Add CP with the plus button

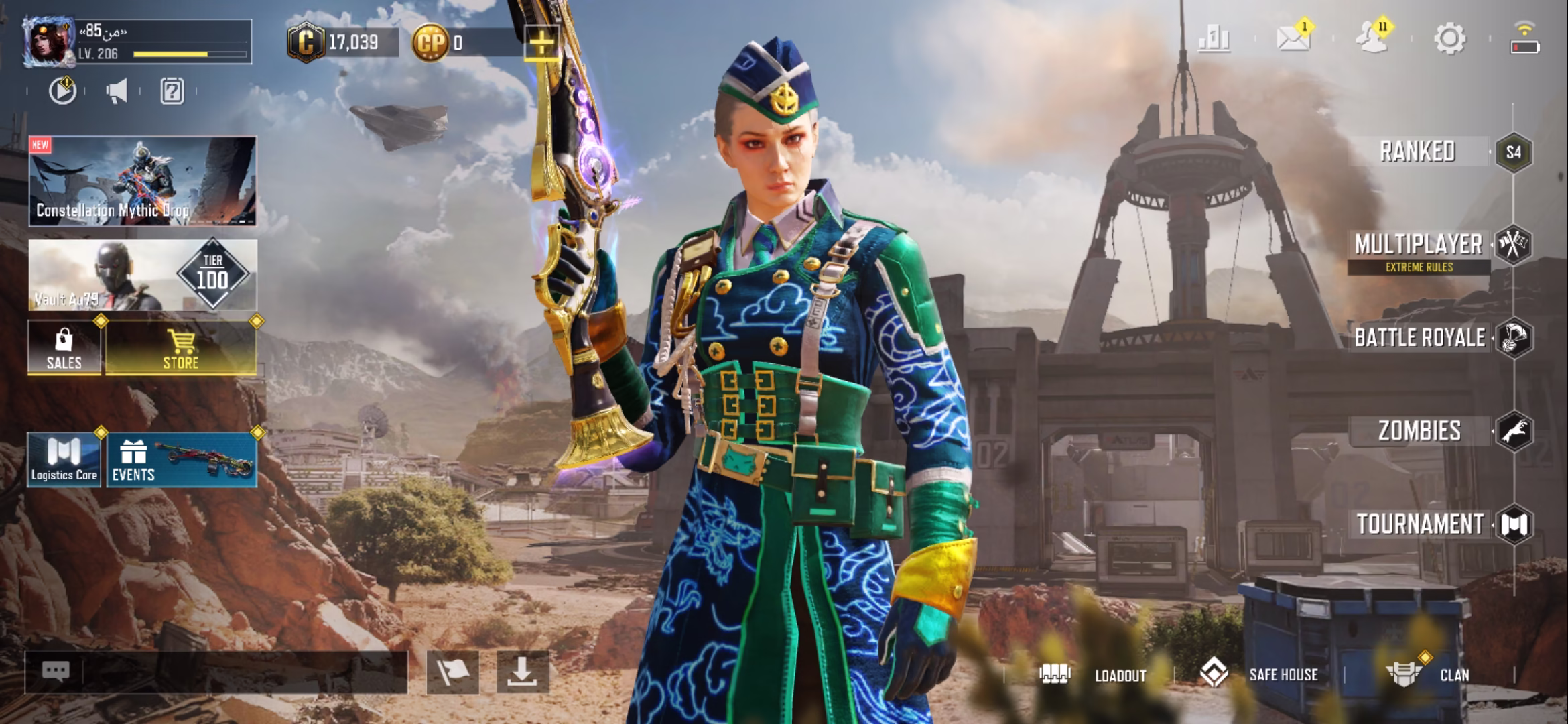(541, 44)
